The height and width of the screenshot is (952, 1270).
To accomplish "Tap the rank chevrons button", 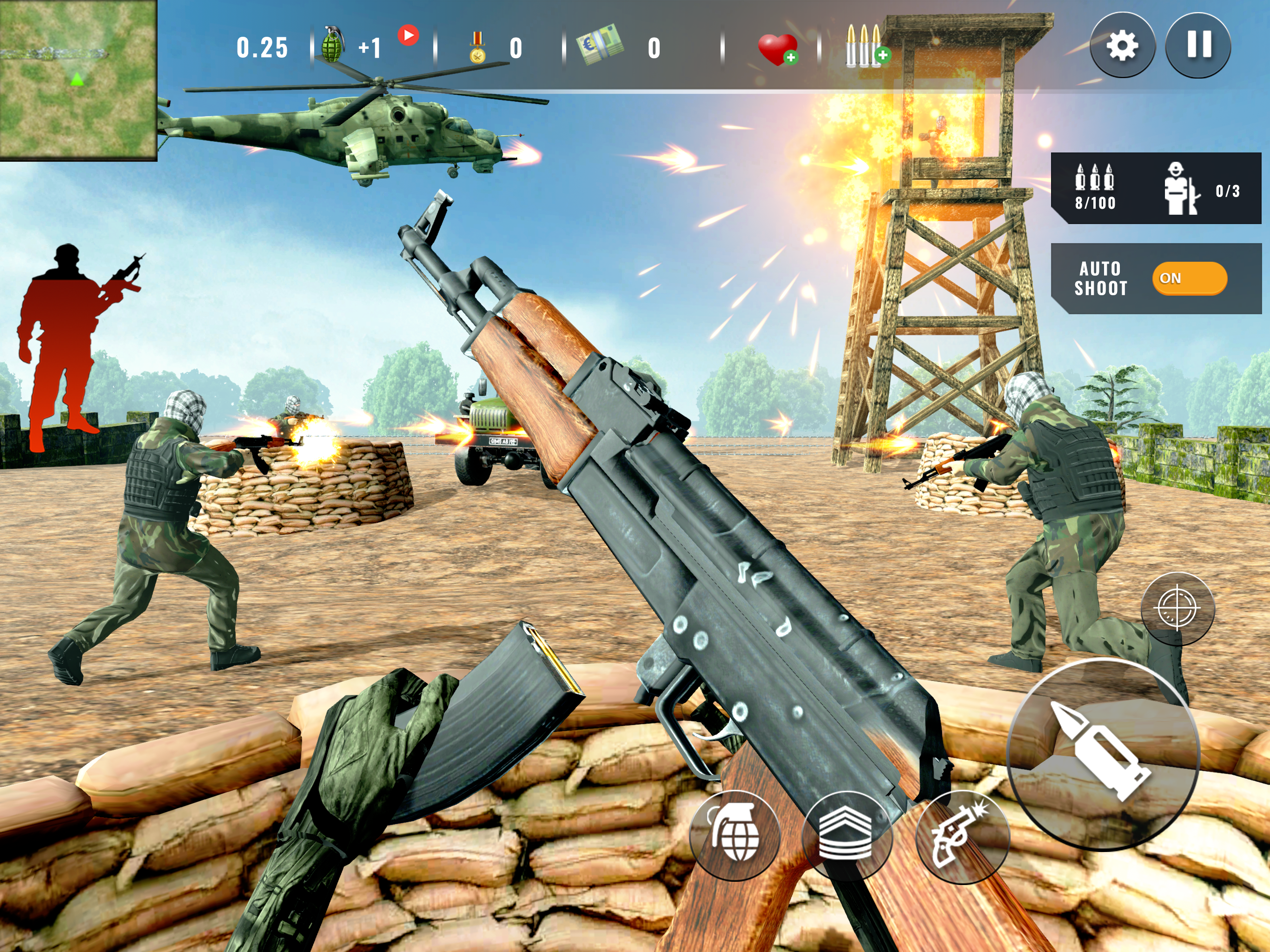I will [x=847, y=837].
